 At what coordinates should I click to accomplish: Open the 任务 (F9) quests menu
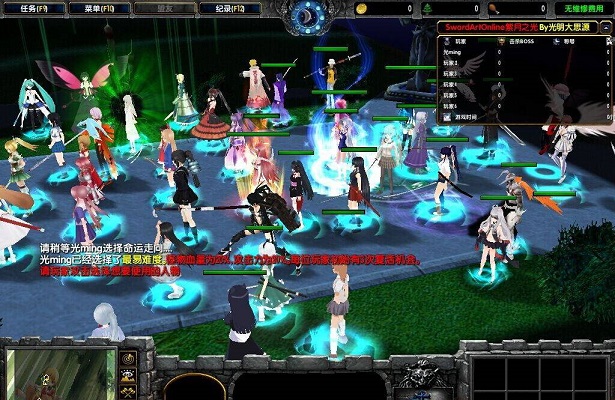click(30, 8)
